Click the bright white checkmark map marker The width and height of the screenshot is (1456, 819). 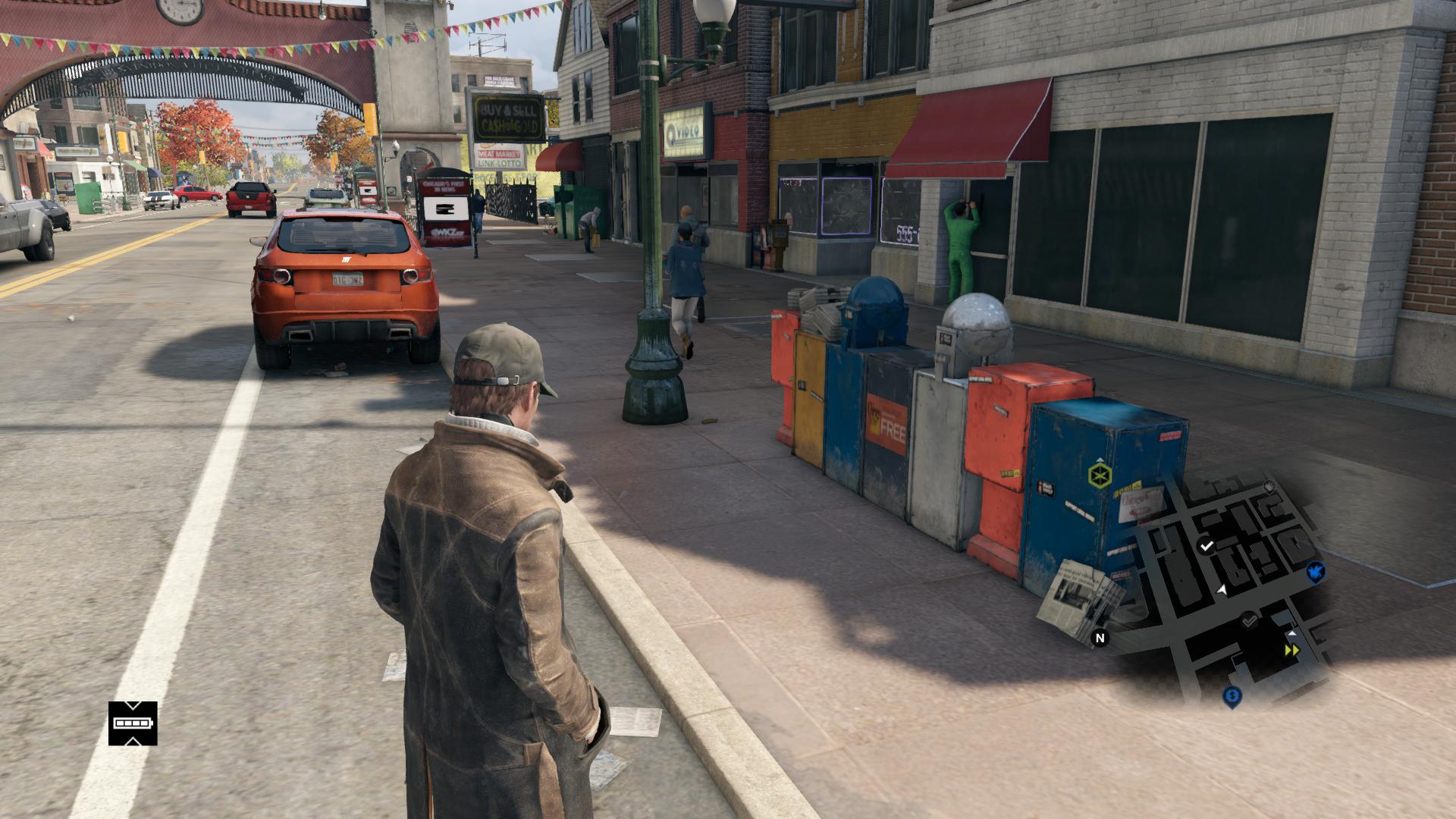pyautogui.click(x=1207, y=545)
